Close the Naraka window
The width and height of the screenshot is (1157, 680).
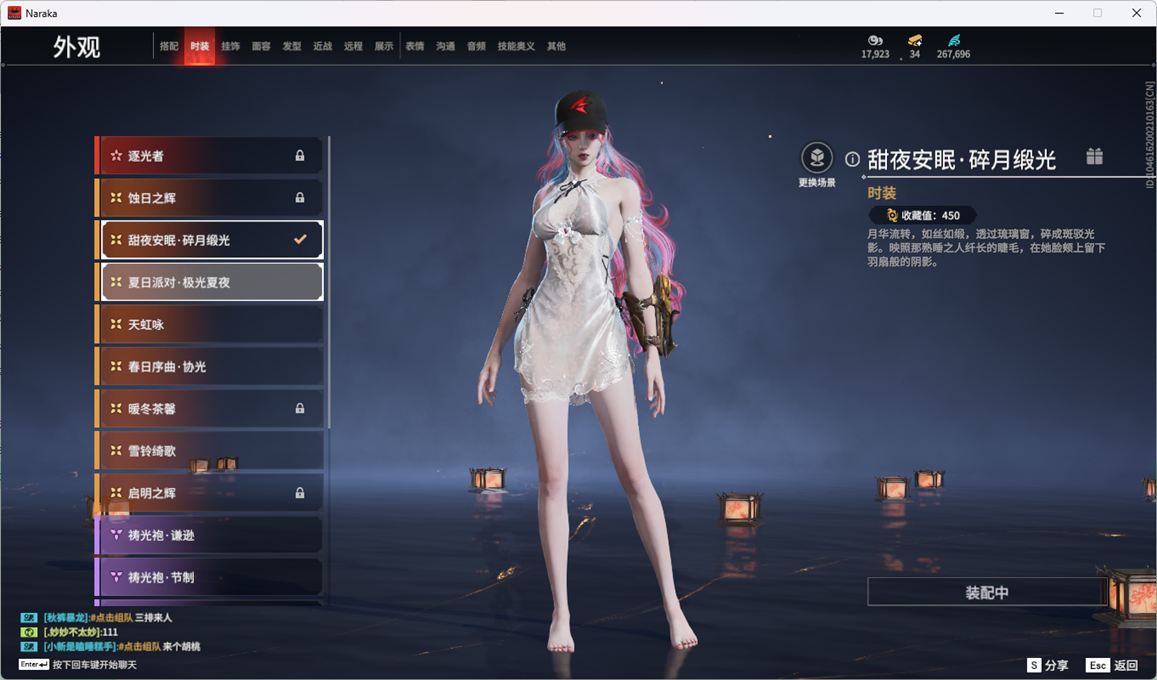[x=1136, y=13]
